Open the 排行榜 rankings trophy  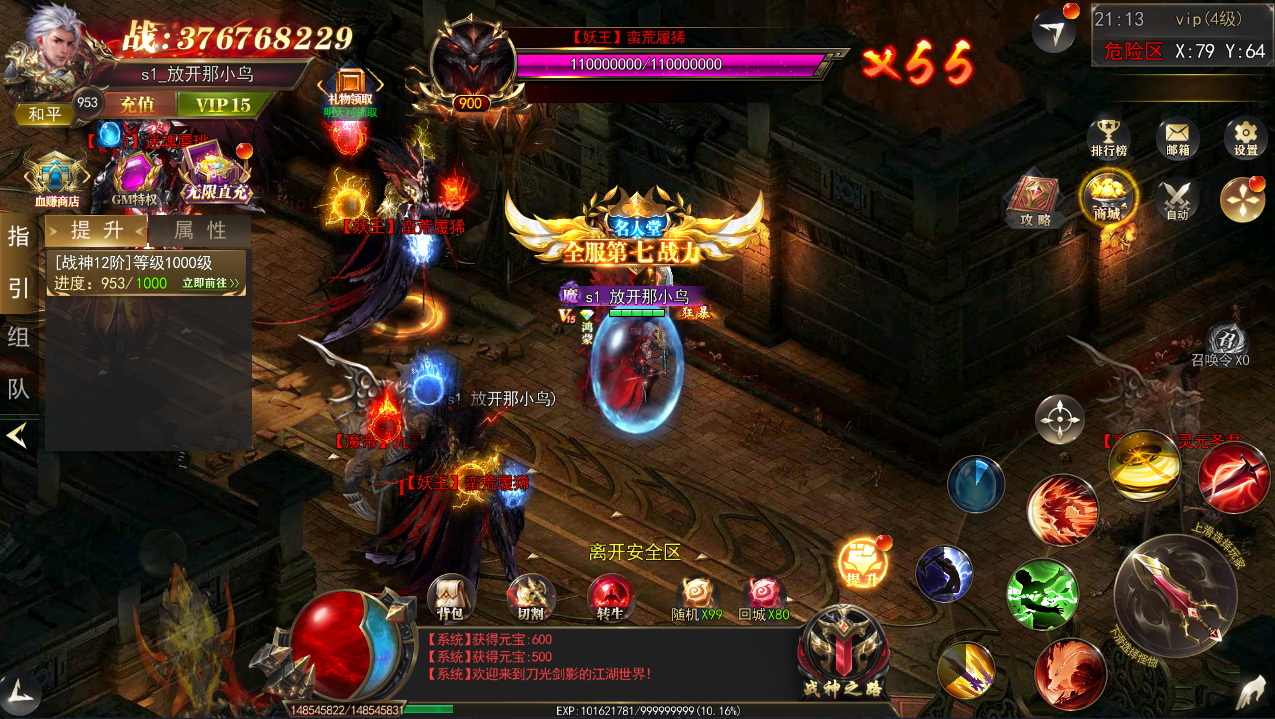tap(1108, 137)
